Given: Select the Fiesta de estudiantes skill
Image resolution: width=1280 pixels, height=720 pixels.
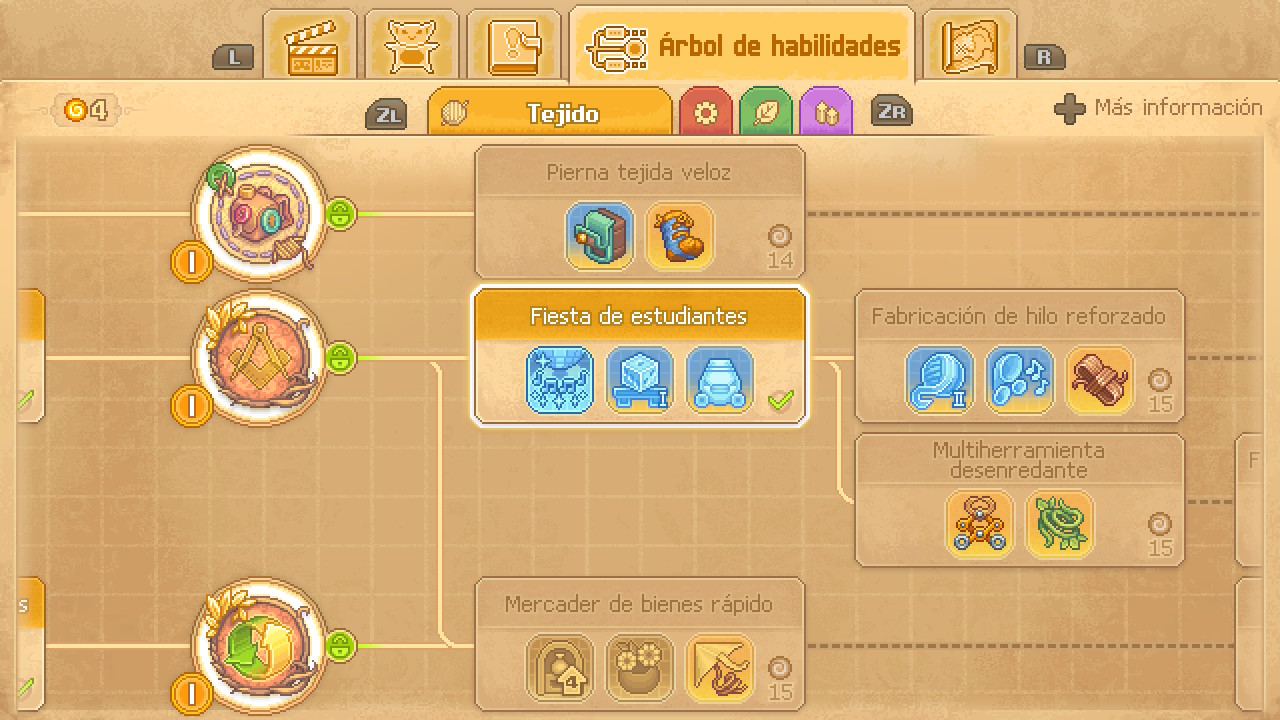Looking at the screenshot, I should point(639,355).
